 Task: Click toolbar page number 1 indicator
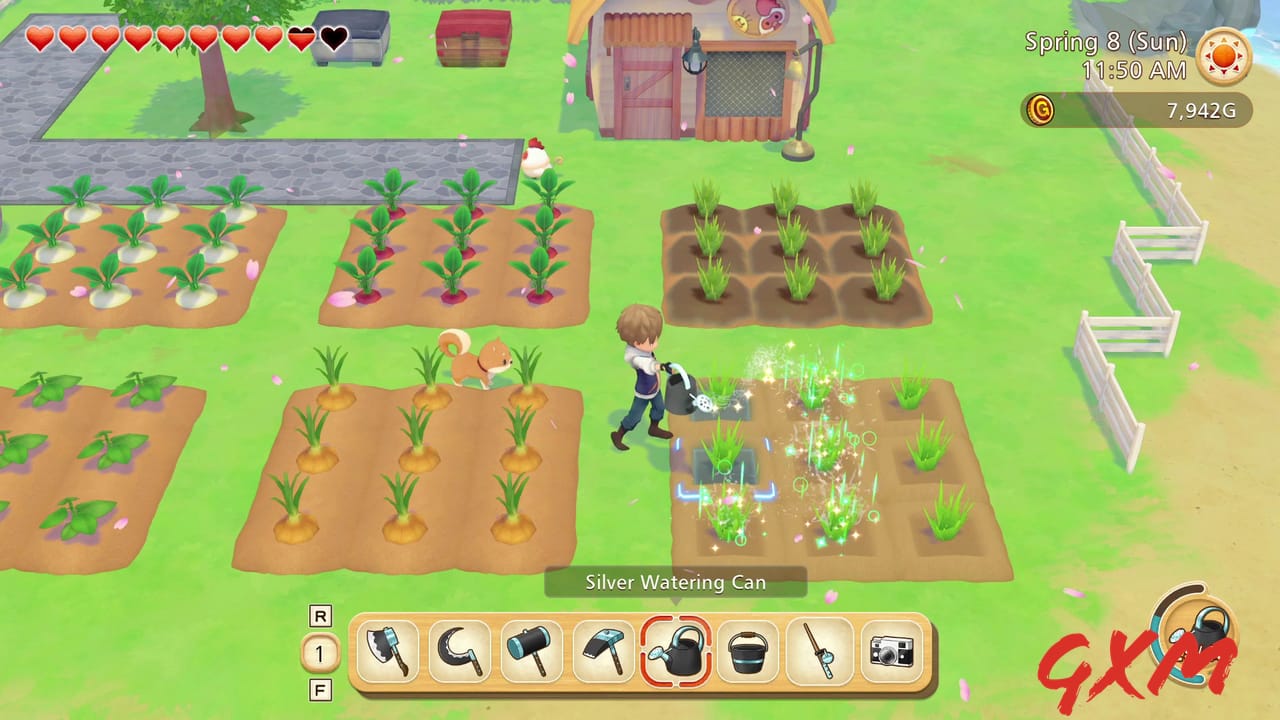[x=320, y=652]
